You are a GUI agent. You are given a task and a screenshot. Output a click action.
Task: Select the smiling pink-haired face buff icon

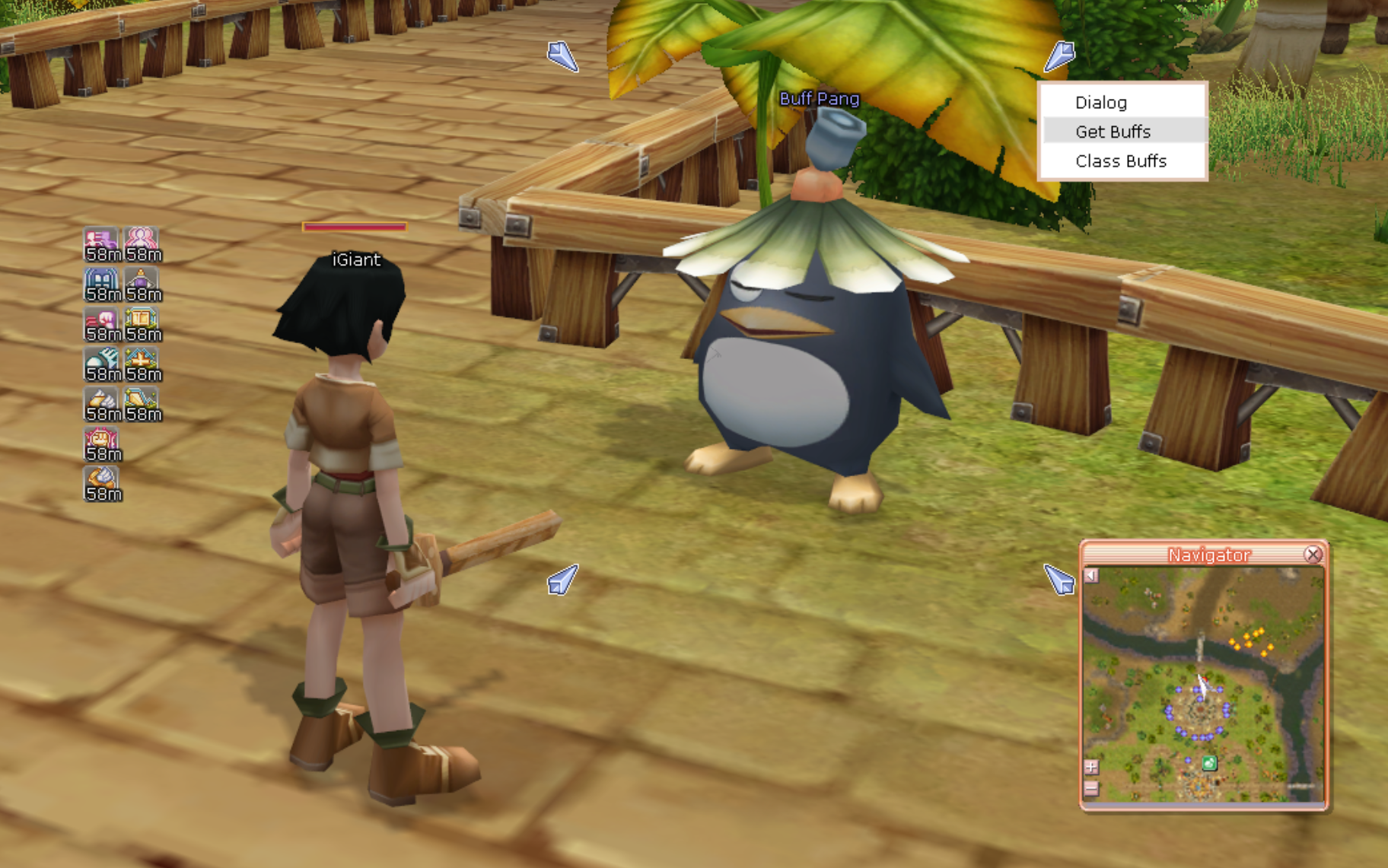pyautogui.click(x=102, y=440)
